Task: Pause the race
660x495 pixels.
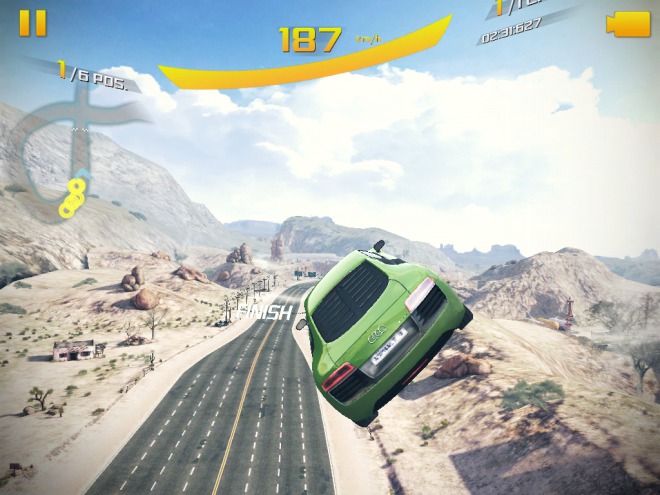Action: coord(33,23)
